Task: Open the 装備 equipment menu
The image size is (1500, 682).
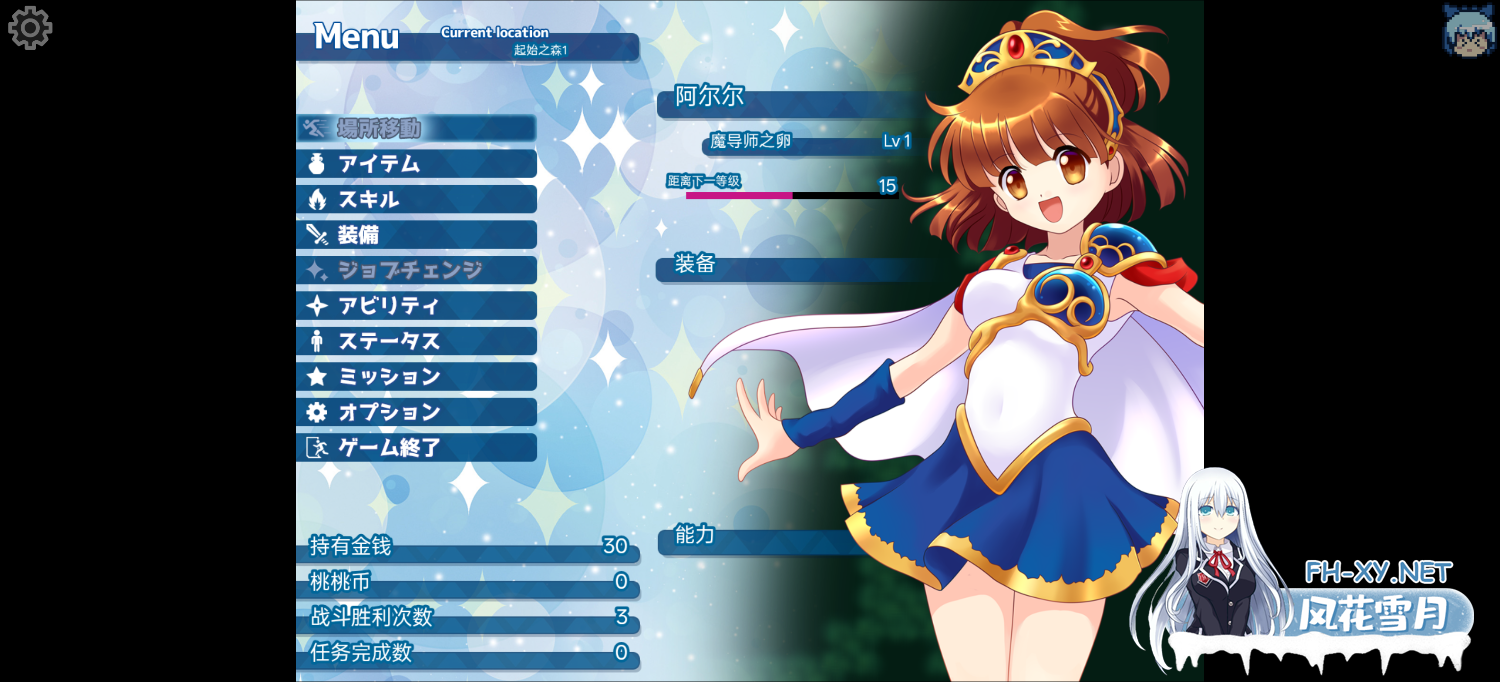Action: click(416, 235)
